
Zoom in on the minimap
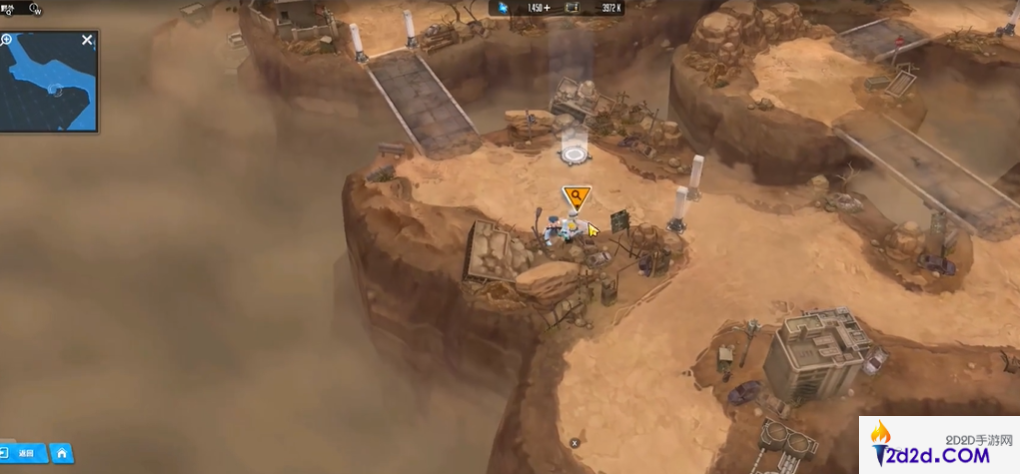pos(7,40)
